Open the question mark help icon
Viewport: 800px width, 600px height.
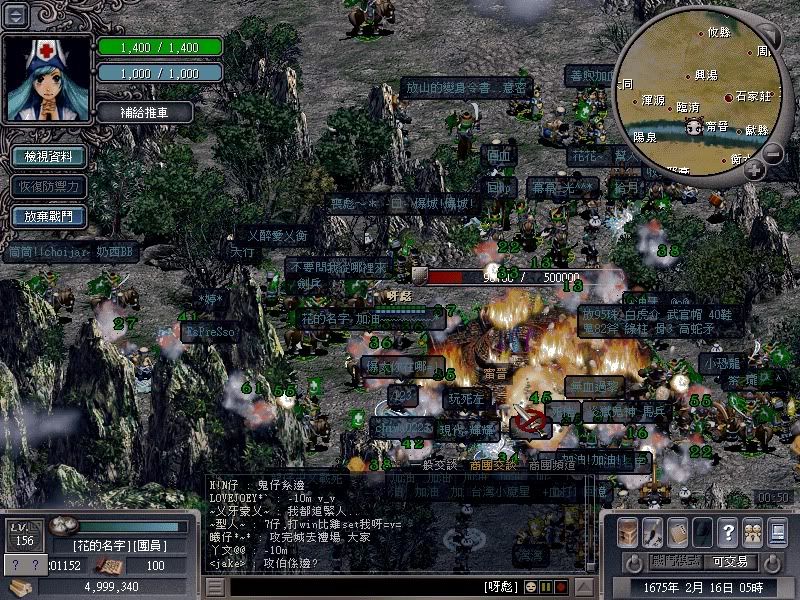(x=727, y=531)
